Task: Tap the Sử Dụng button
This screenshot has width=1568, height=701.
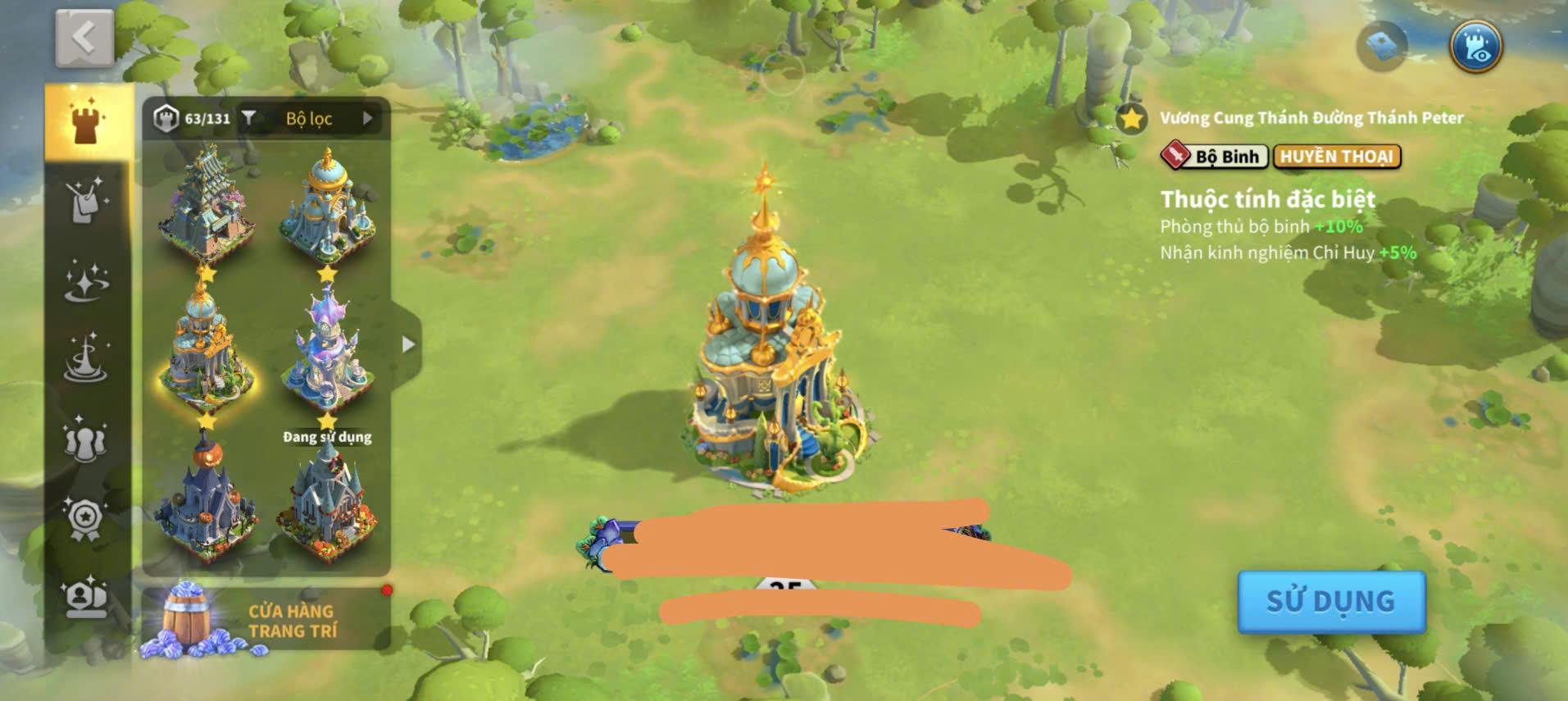Action: [1330, 602]
